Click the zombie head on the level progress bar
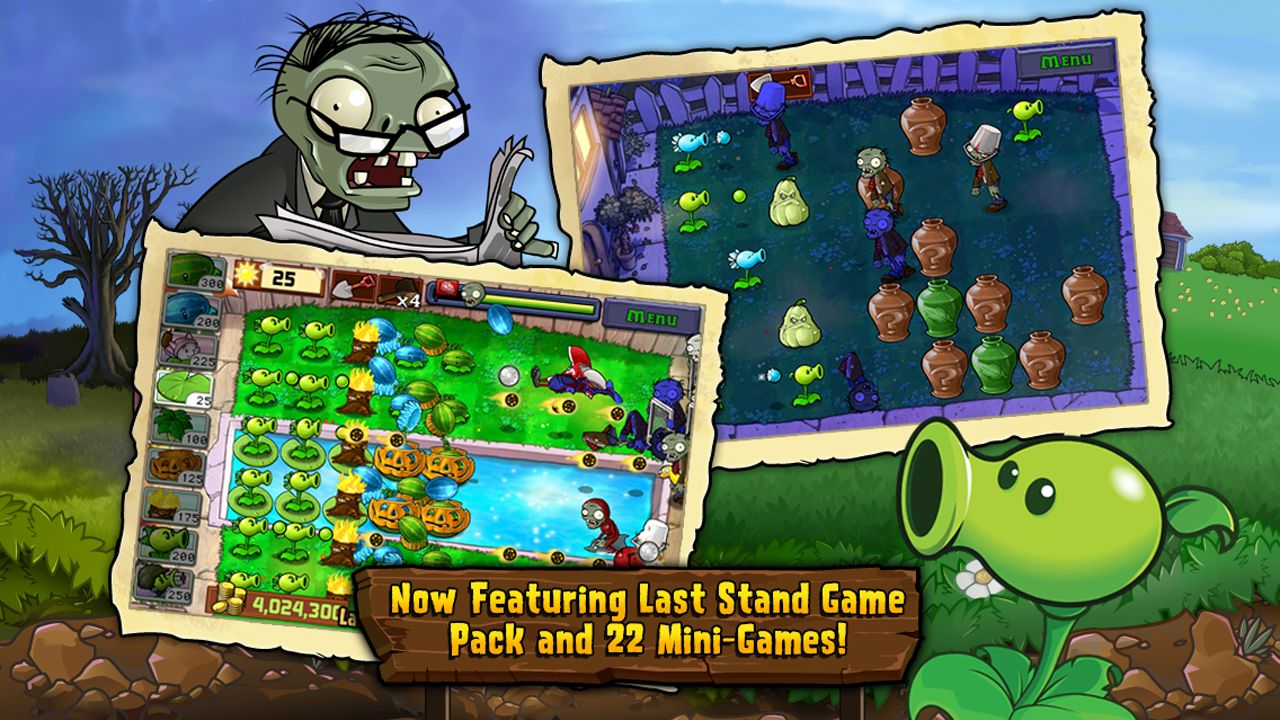This screenshot has width=1280, height=720. tap(472, 294)
